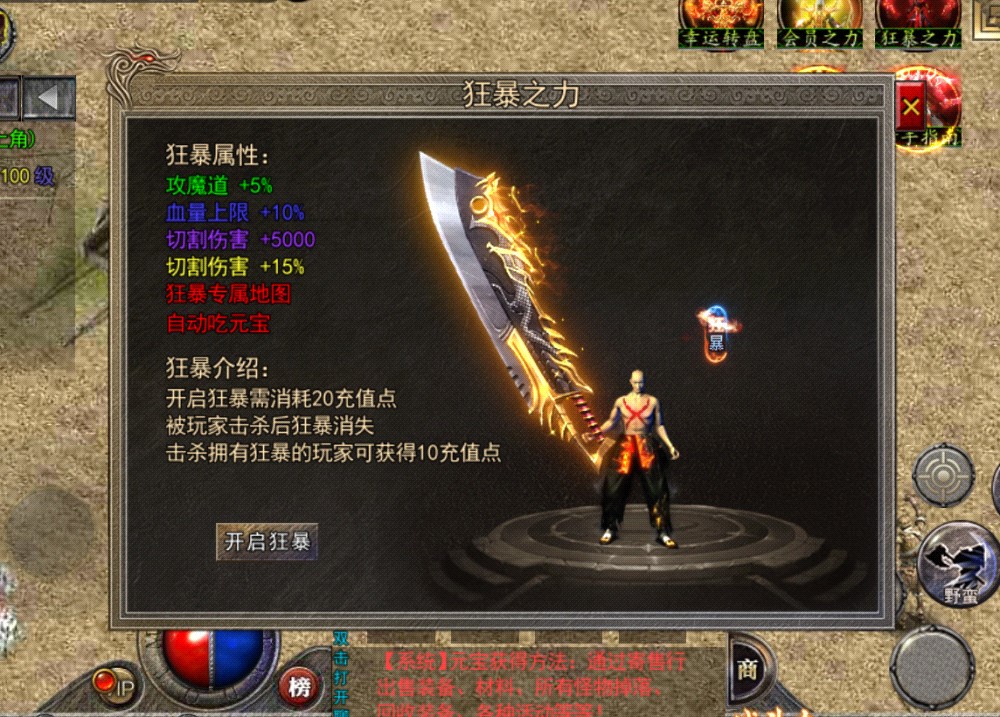Open the 会员之力 member power icon
This screenshot has width=1000, height=717.
coord(820,22)
